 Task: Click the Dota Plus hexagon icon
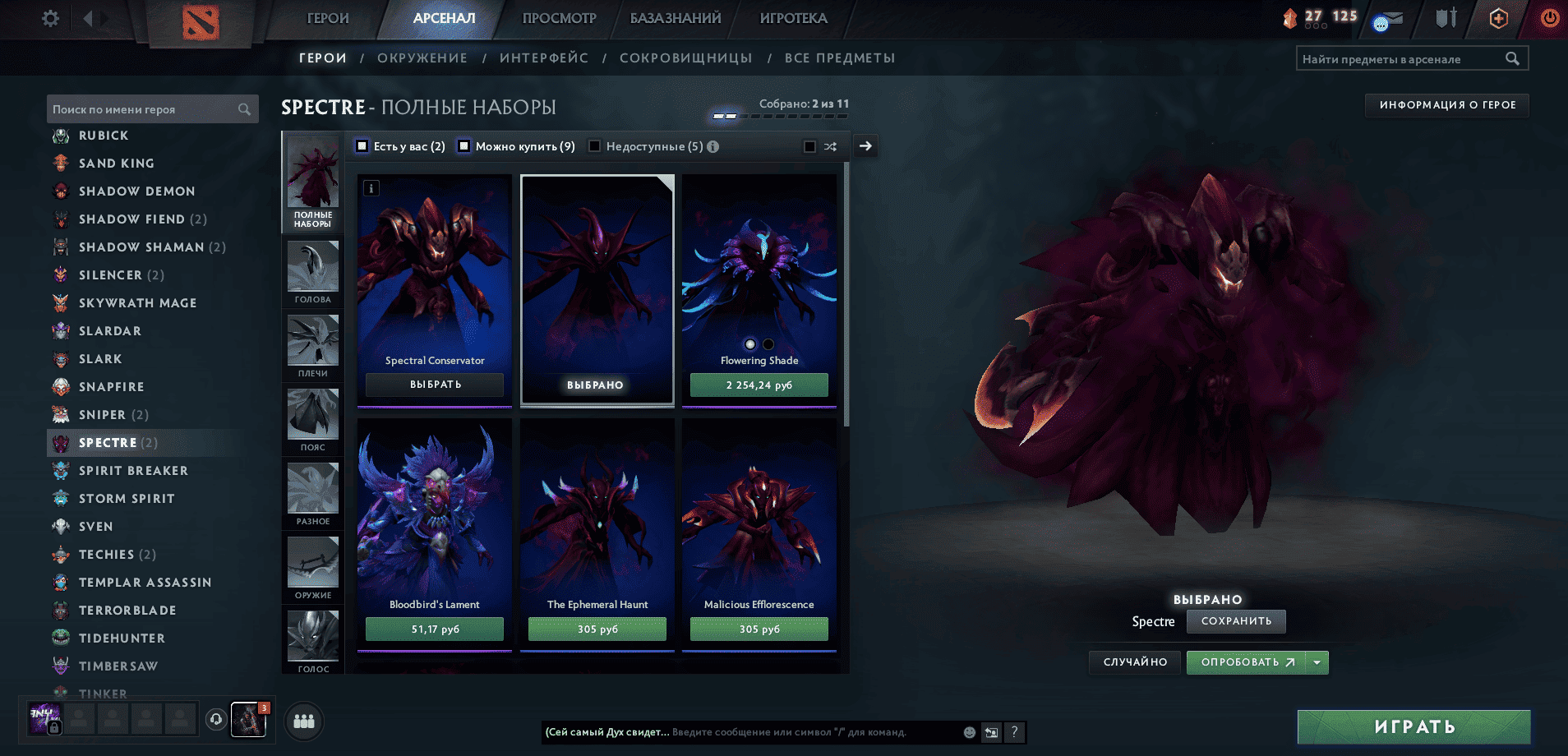tap(1497, 18)
